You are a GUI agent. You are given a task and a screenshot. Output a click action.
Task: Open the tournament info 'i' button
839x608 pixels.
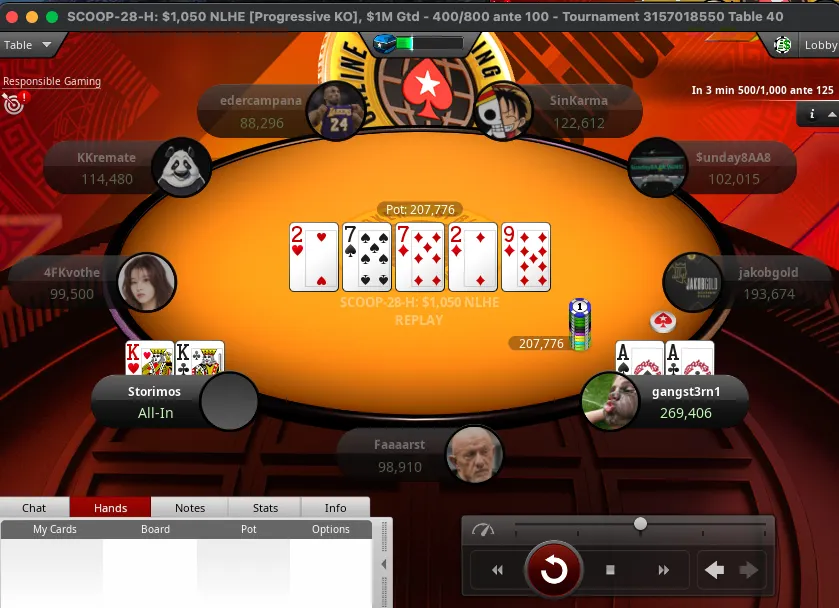(812, 115)
